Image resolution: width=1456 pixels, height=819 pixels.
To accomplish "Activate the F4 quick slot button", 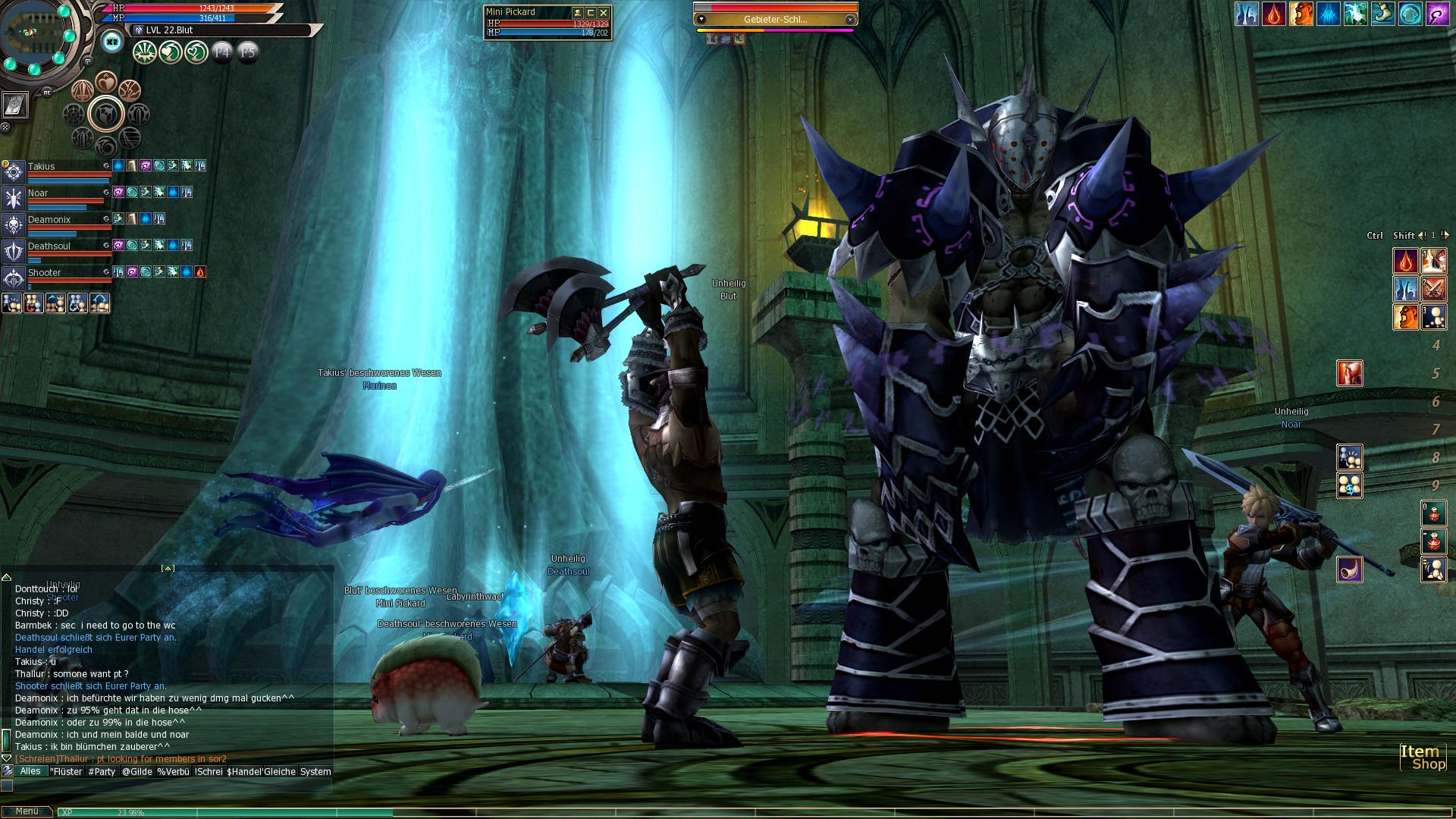I will (x=221, y=52).
